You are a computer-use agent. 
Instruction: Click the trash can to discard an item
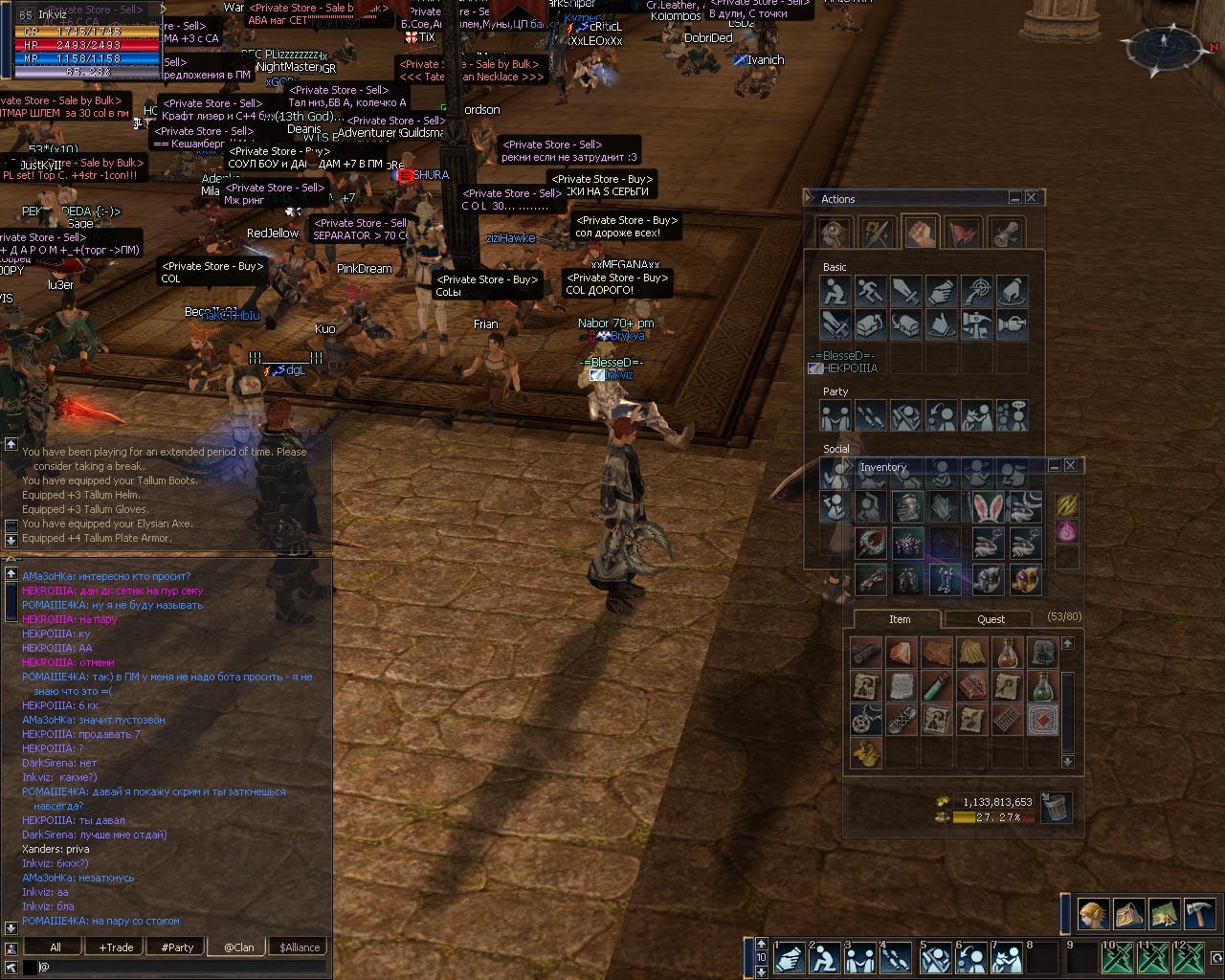(1055, 807)
